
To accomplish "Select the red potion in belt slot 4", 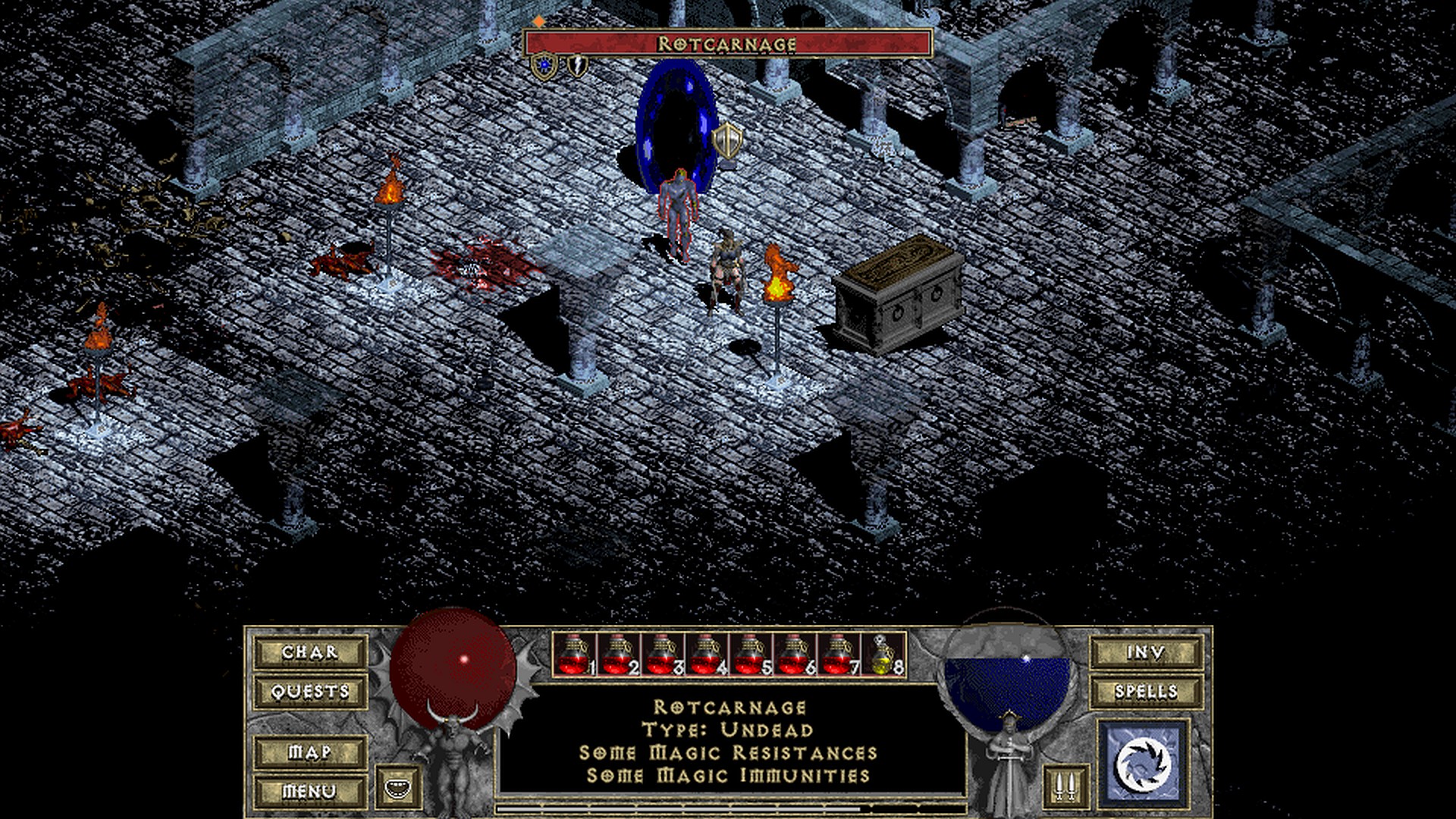I will tap(707, 654).
